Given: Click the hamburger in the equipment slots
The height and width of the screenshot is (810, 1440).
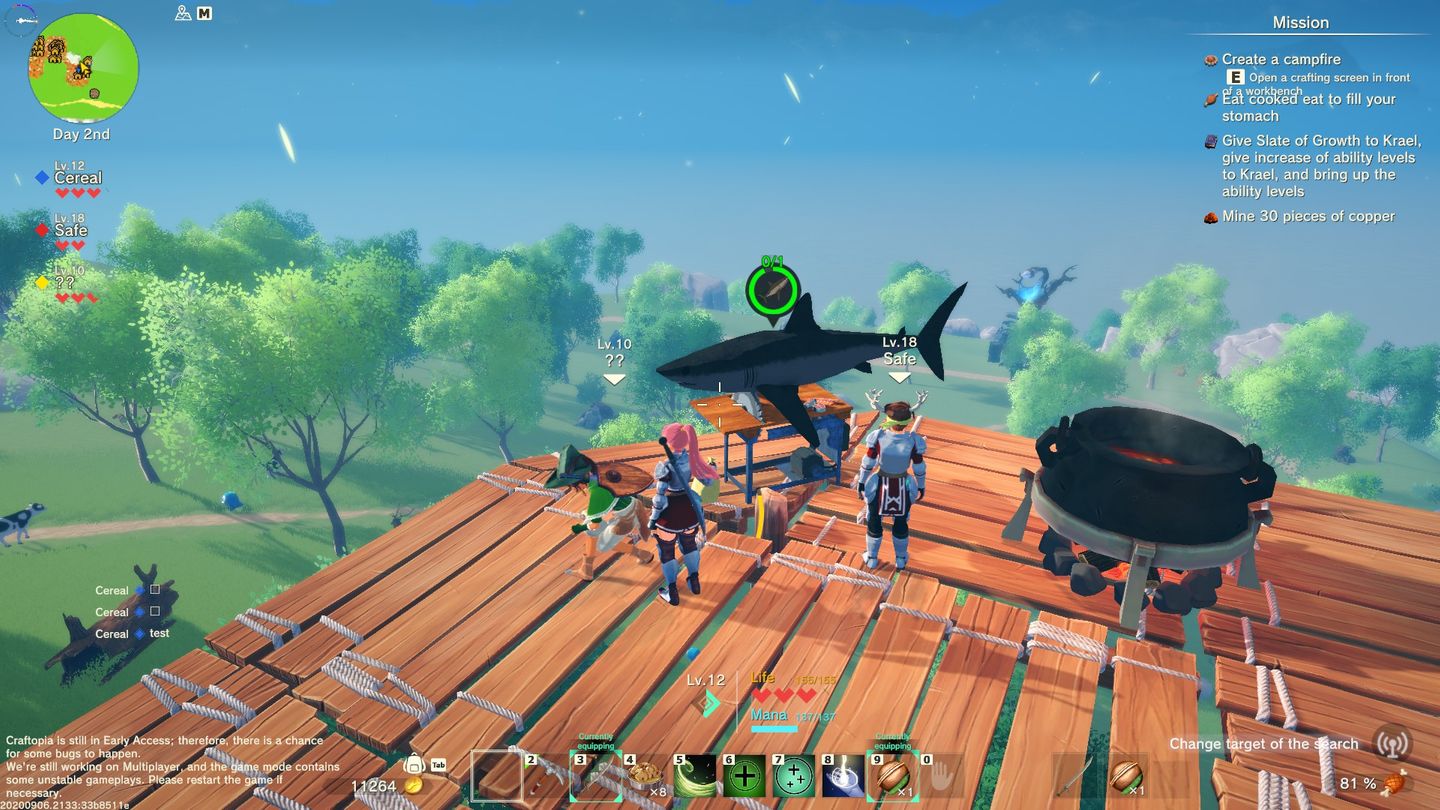Looking at the screenshot, I should [x=1128, y=776].
